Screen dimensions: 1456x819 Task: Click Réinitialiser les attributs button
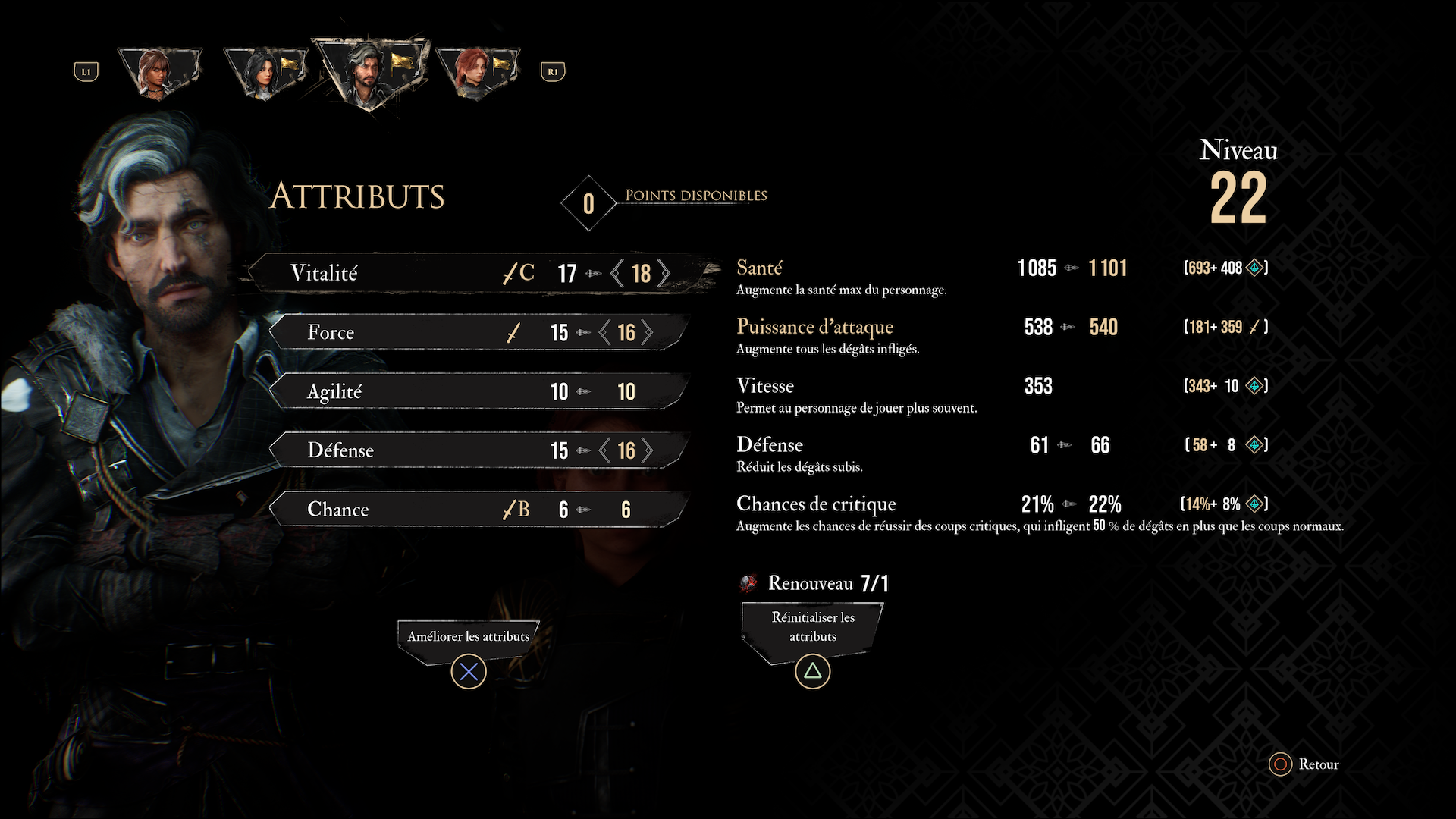coord(813,627)
